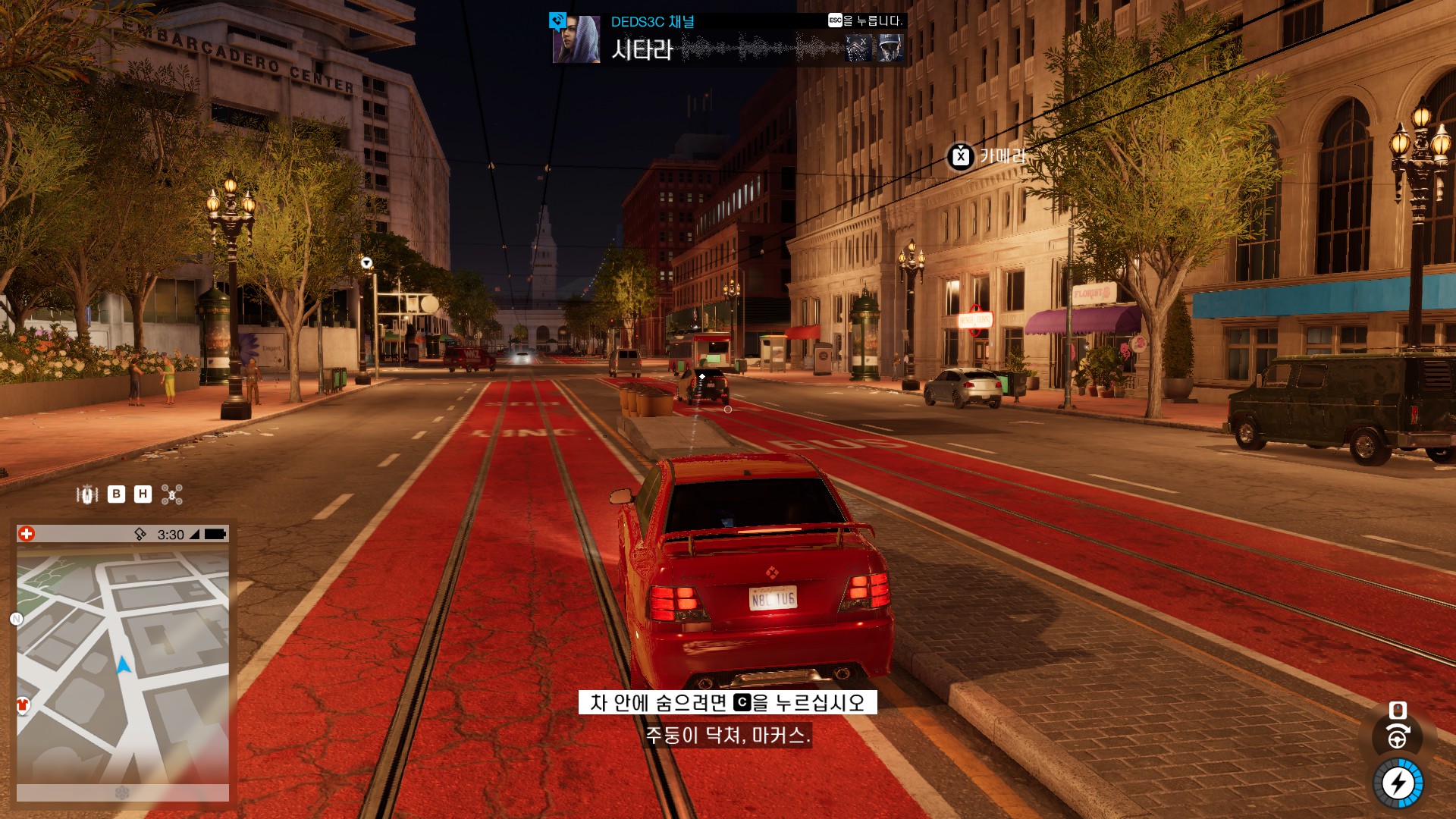Image resolution: width=1456 pixels, height=819 pixels.
Task: Click the lightning bolt botnet energy icon
Action: [x=1398, y=783]
